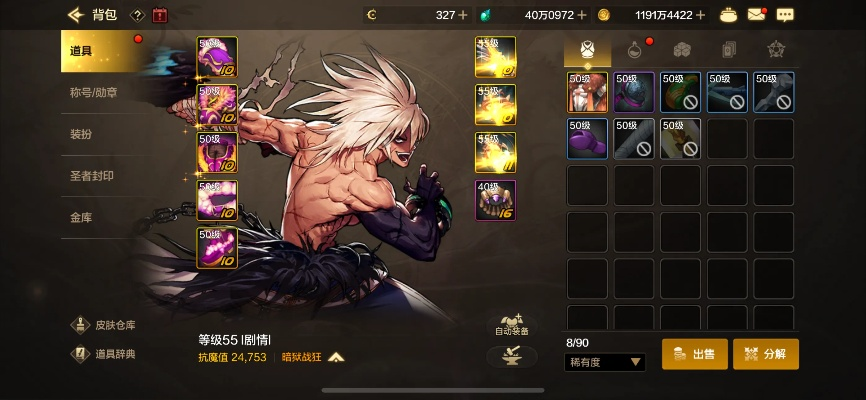Switch to the potion consumables bag tab
Screen dimensions: 866x400
pos(634,49)
